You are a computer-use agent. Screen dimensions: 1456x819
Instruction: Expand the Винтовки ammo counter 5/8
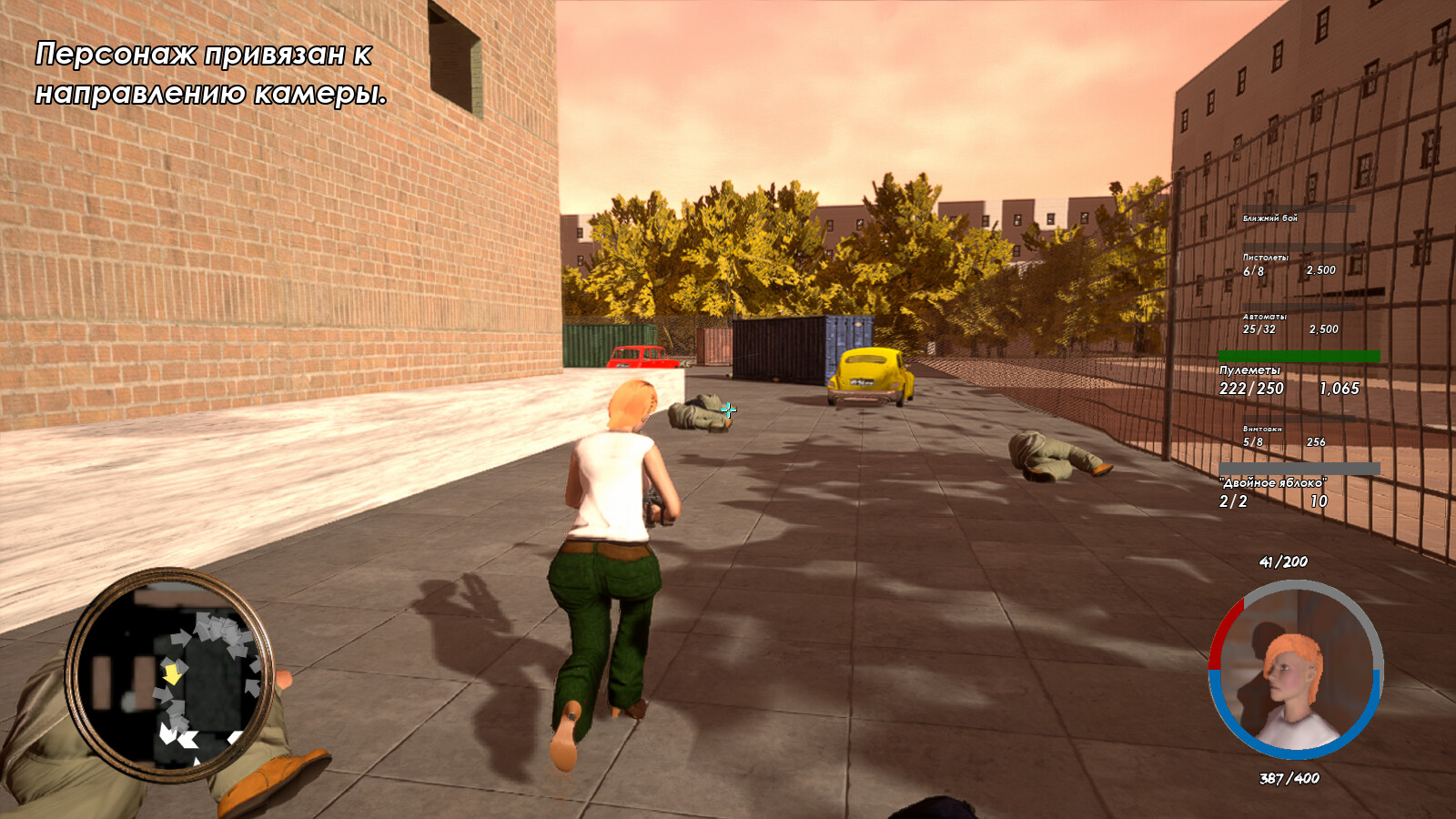1253,440
